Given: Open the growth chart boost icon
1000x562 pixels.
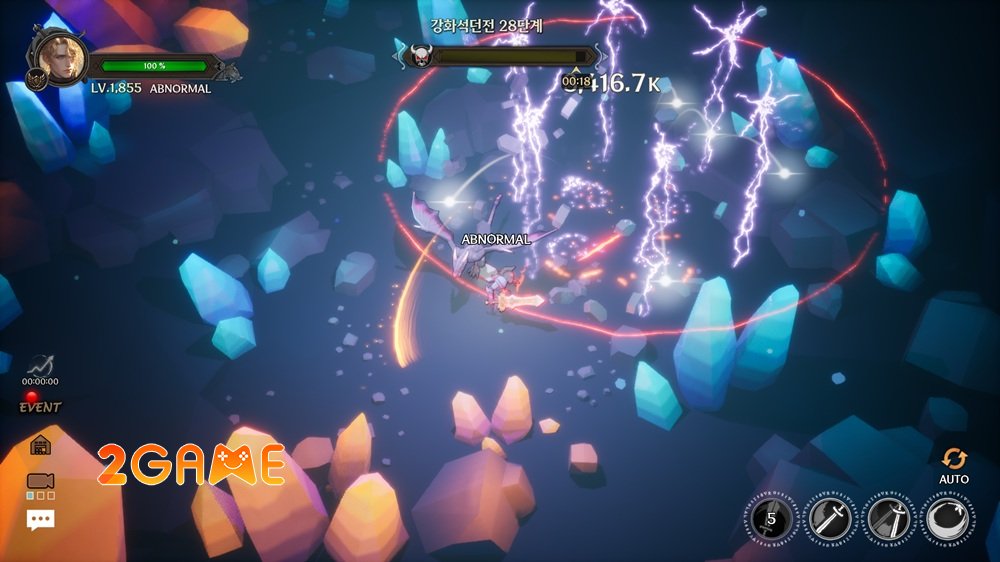Looking at the screenshot, I should pos(40,367).
